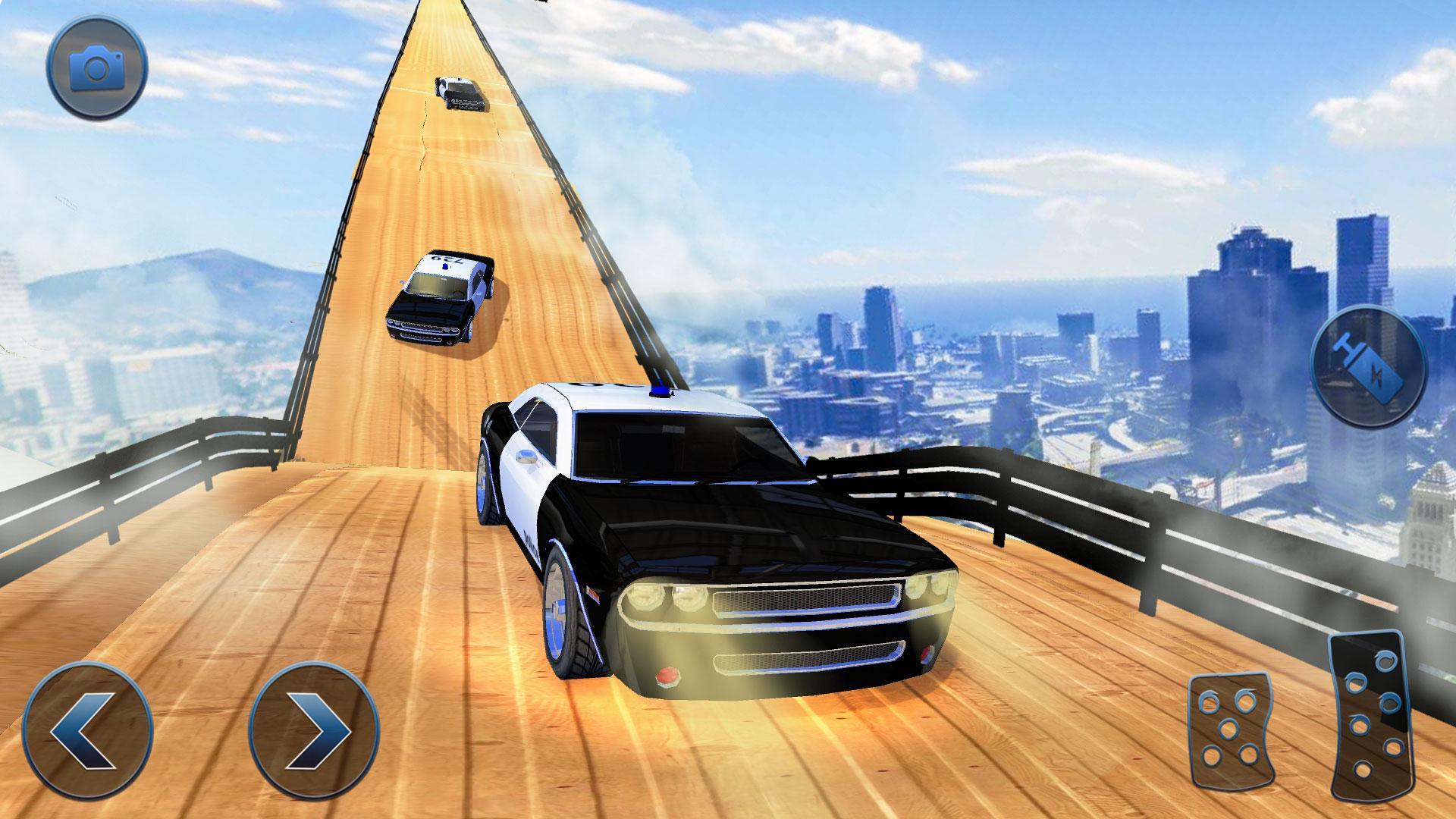Tap the camera icon to capture a screenshot
The height and width of the screenshot is (819, 1456).
tap(96, 71)
